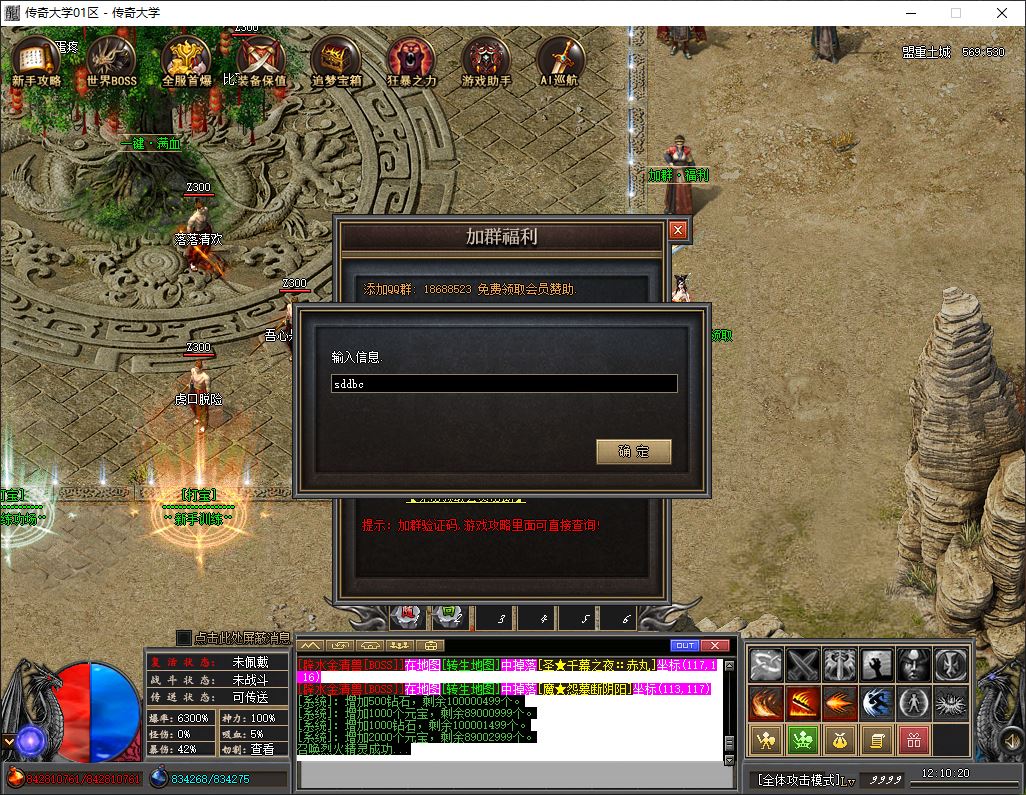This screenshot has width=1026, height=795.
Task: Close the chat panel with red X
Action: (714, 645)
